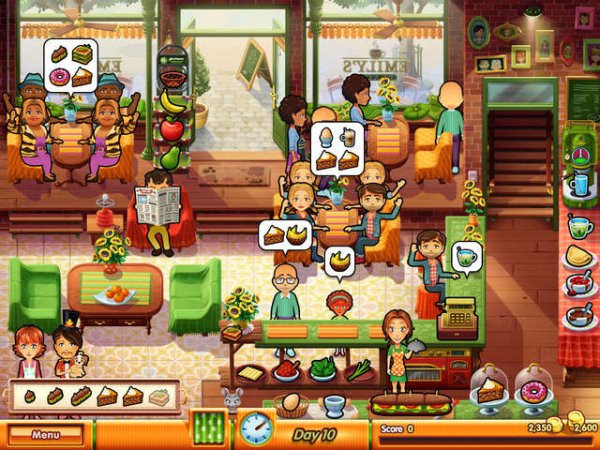The width and height of the screenshot is (600, 450).
Task: Select the red apple on fruit stand
Action: (173, 130)
